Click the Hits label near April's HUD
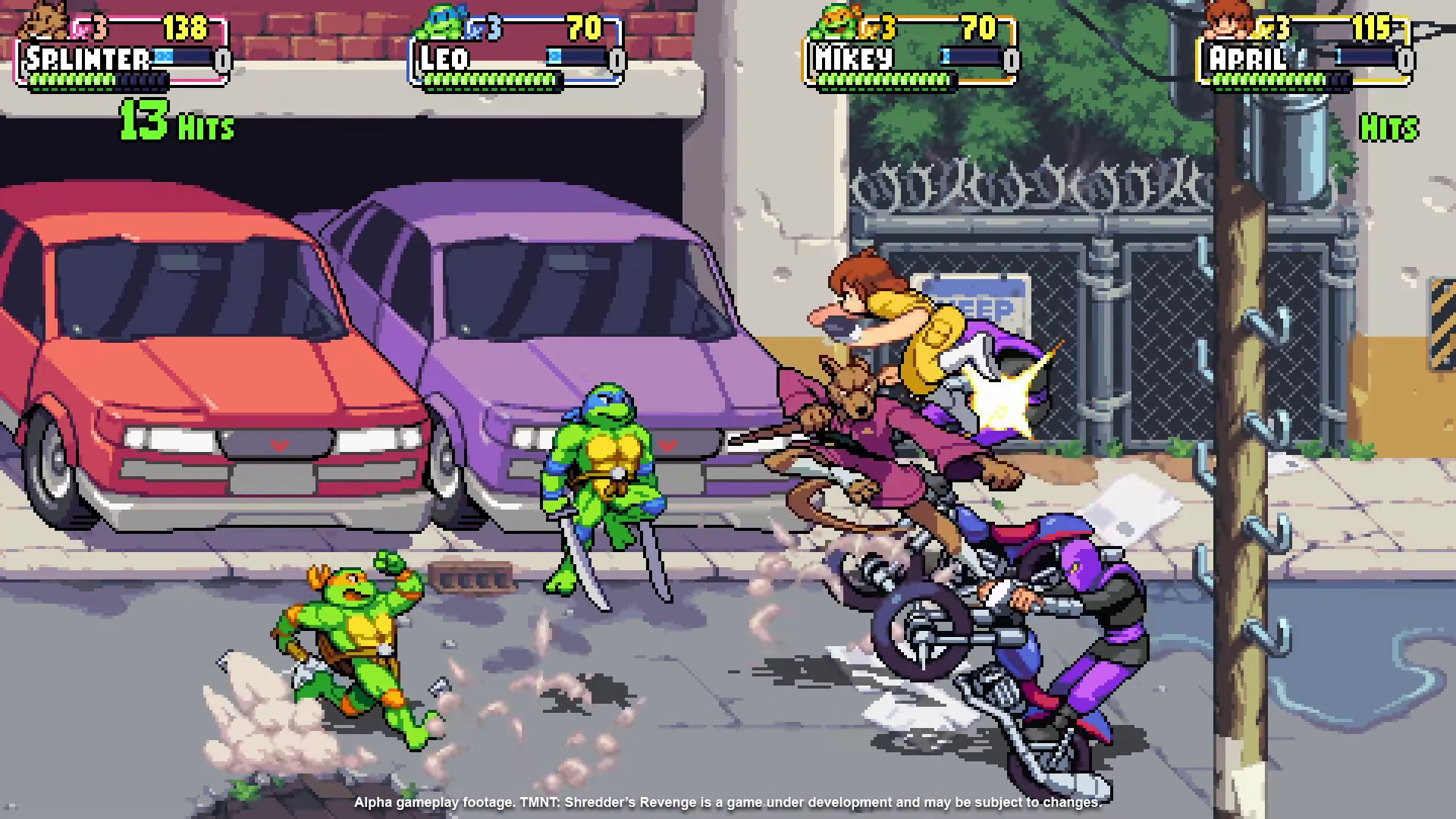Image resolution: width=1456 pixels, height=819 pixels. [x=1390, y=127]
